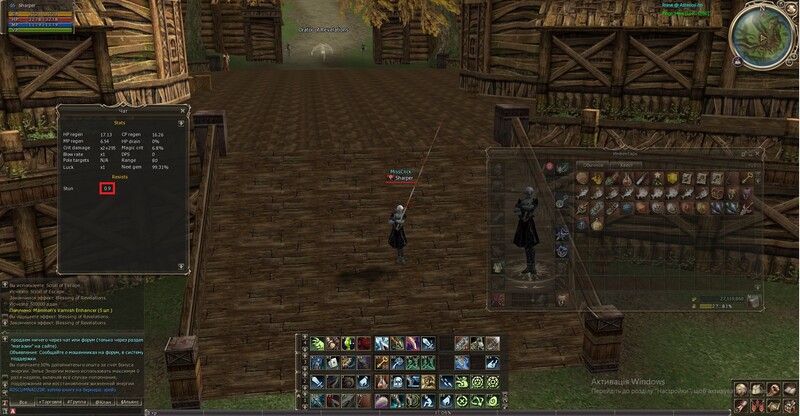
Task: Switch to the #Группа chat tab
Action: [x=77, y=400]
